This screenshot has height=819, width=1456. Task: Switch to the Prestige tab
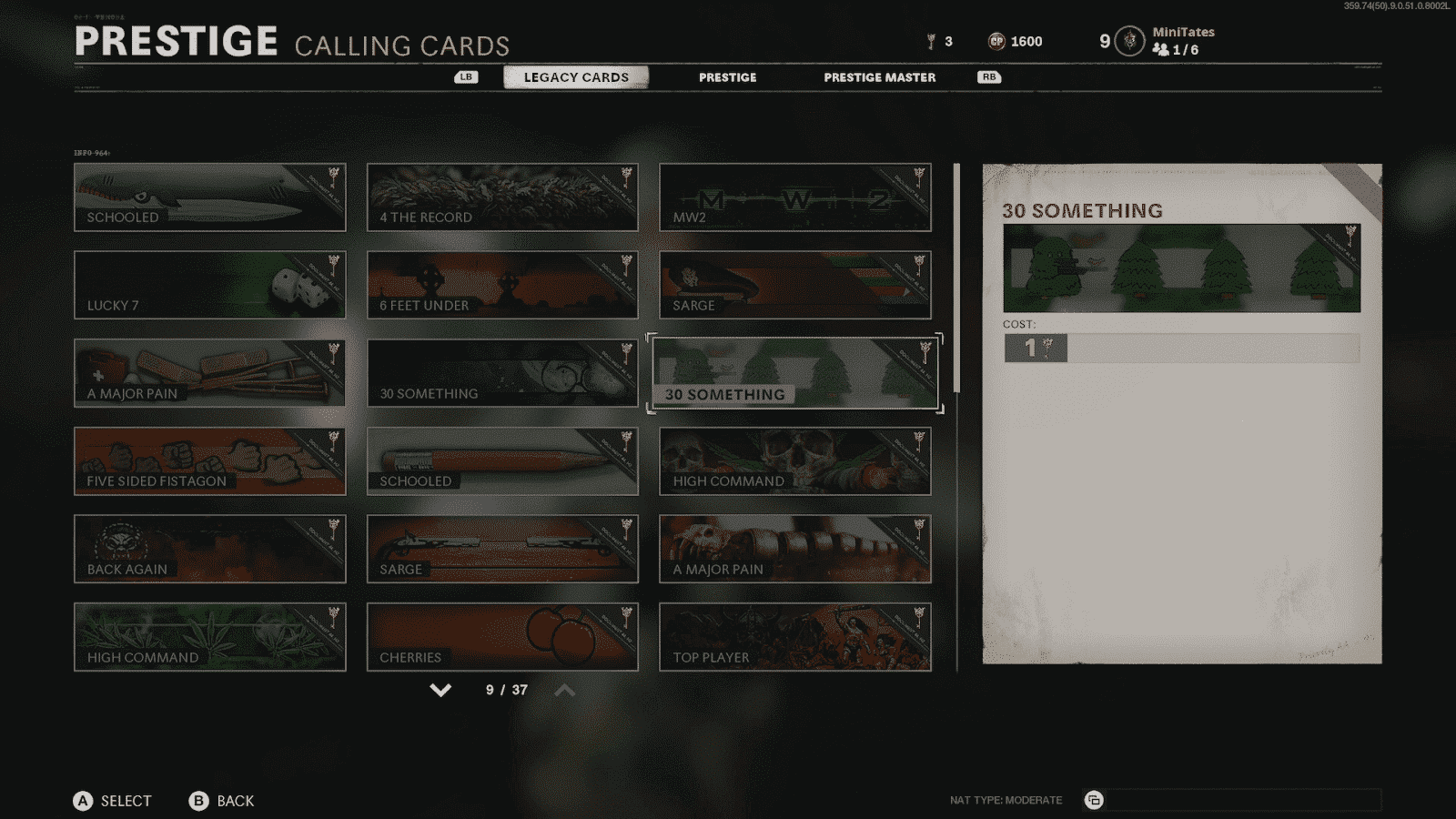pos(727,77)
